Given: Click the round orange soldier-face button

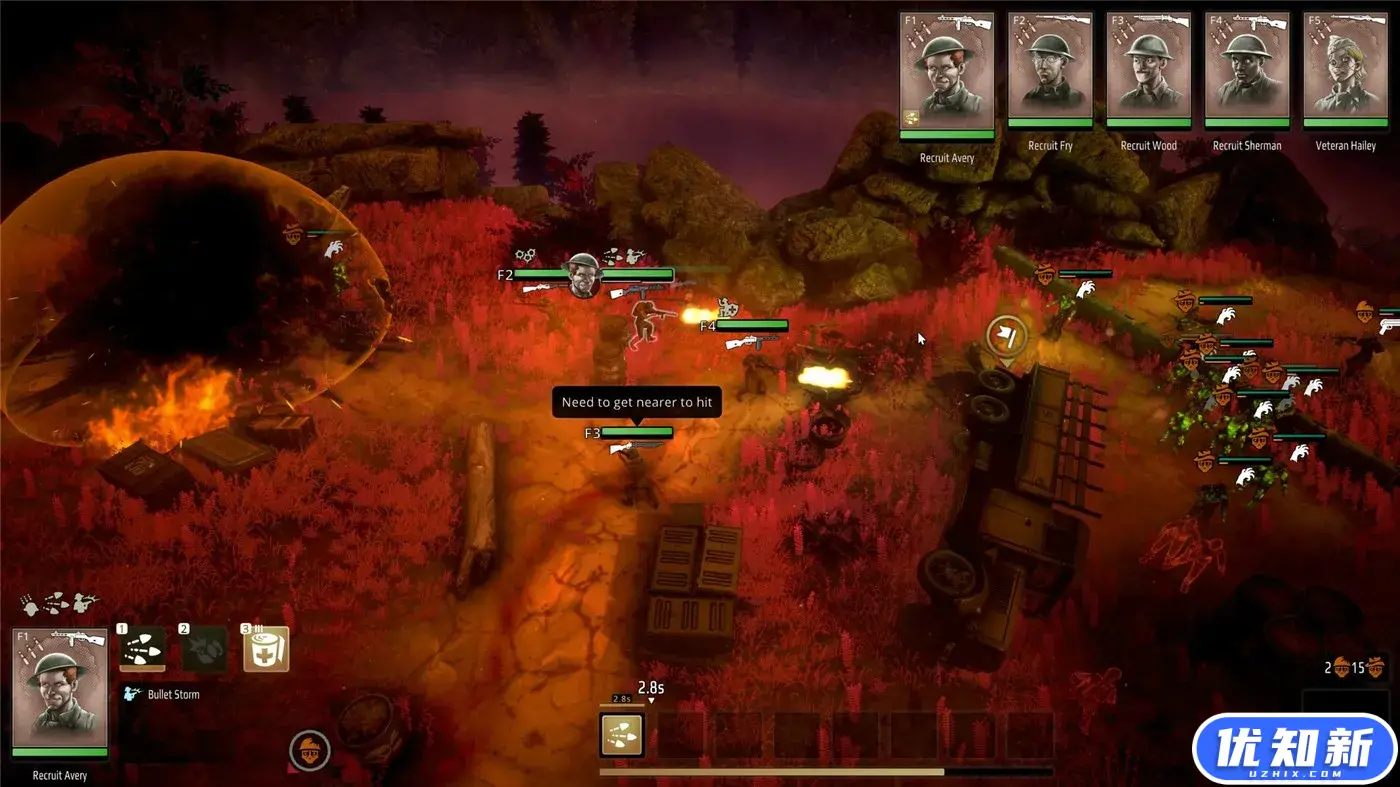Looking at the screenshot, I should click(x=310, y=750).
